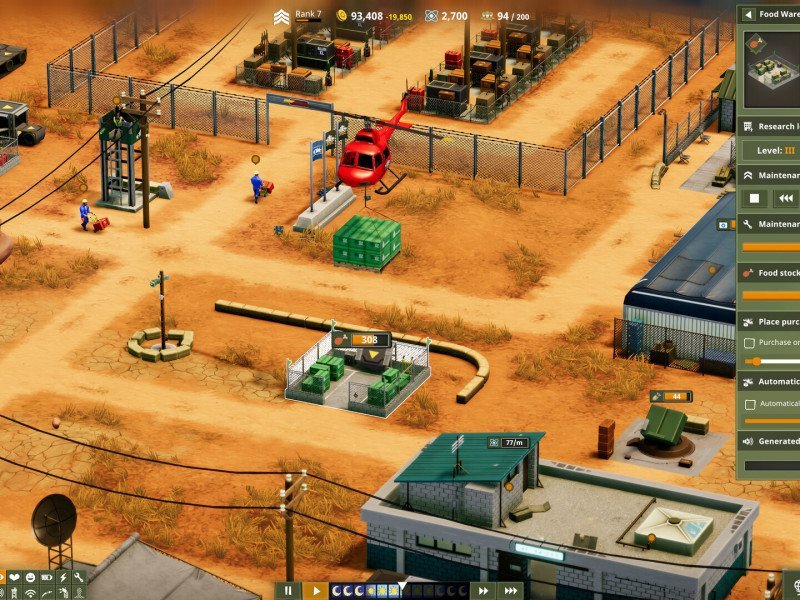Open the wrench maintenance overlay
The width and height of the screenshot is (800, 600).
[x=78, y=578]
